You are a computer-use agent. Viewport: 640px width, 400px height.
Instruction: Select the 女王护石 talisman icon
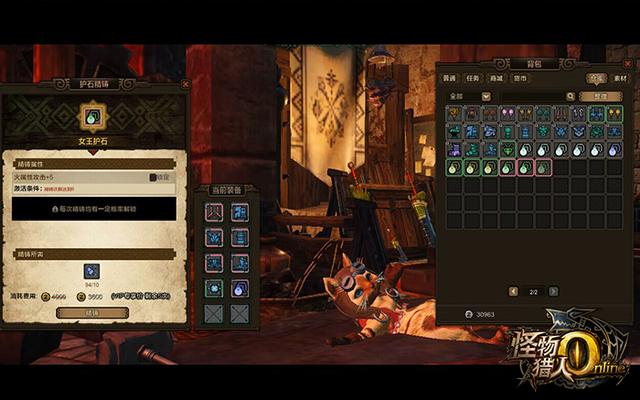point(92,117)
